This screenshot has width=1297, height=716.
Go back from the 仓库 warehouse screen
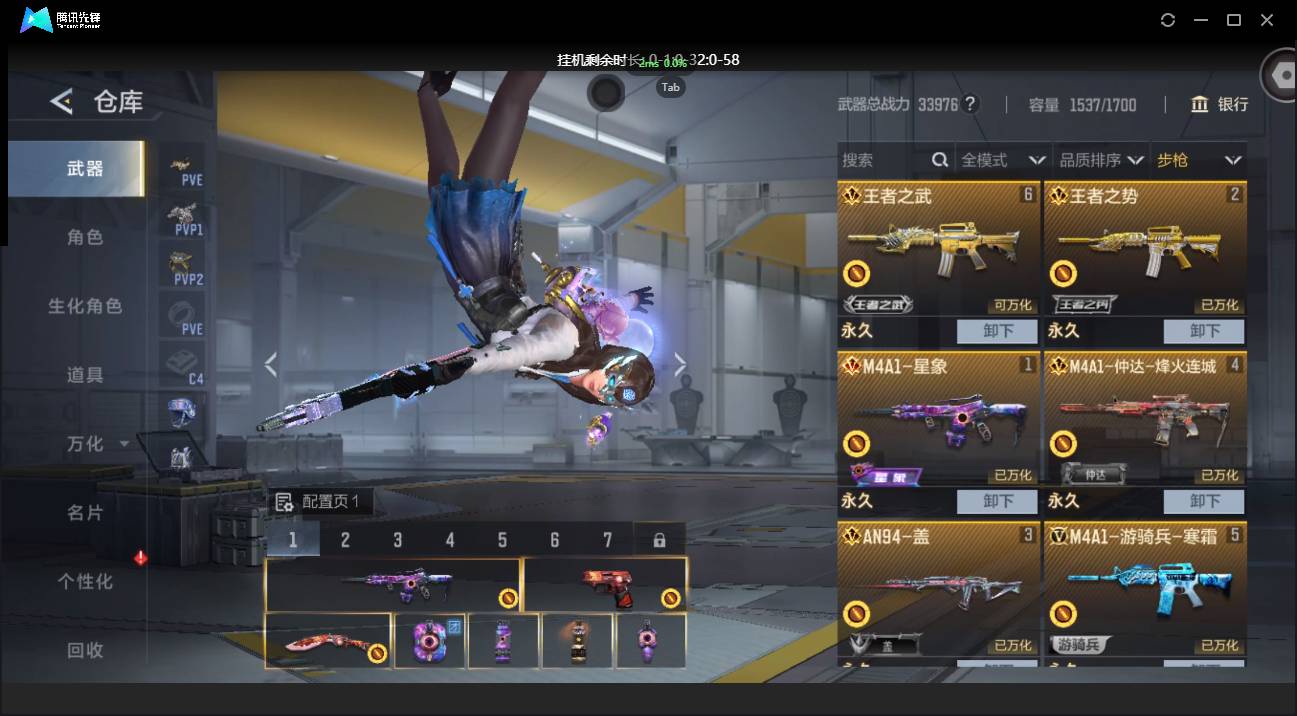(62, 101)
